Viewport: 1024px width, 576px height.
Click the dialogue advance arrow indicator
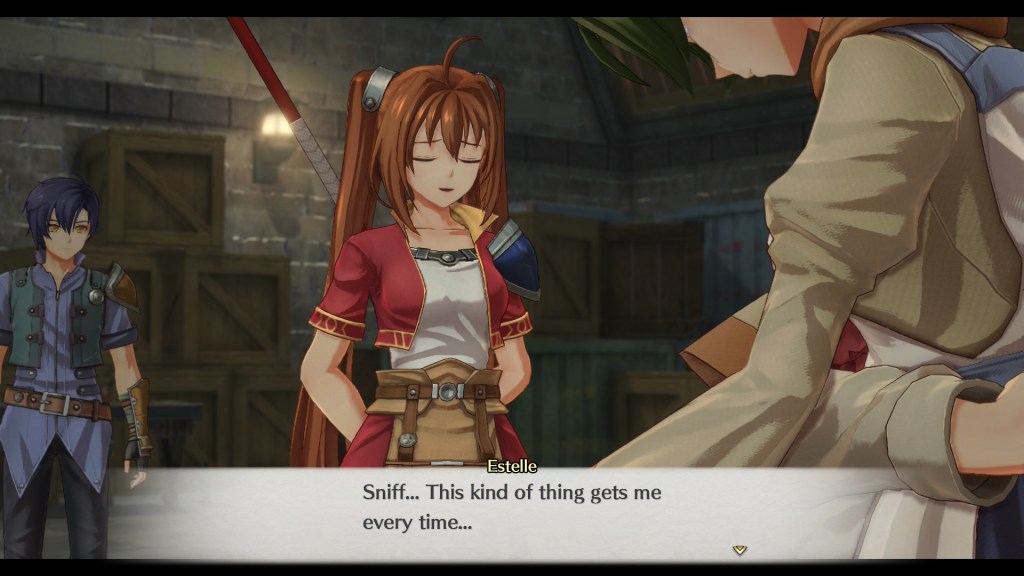[739, 549]
